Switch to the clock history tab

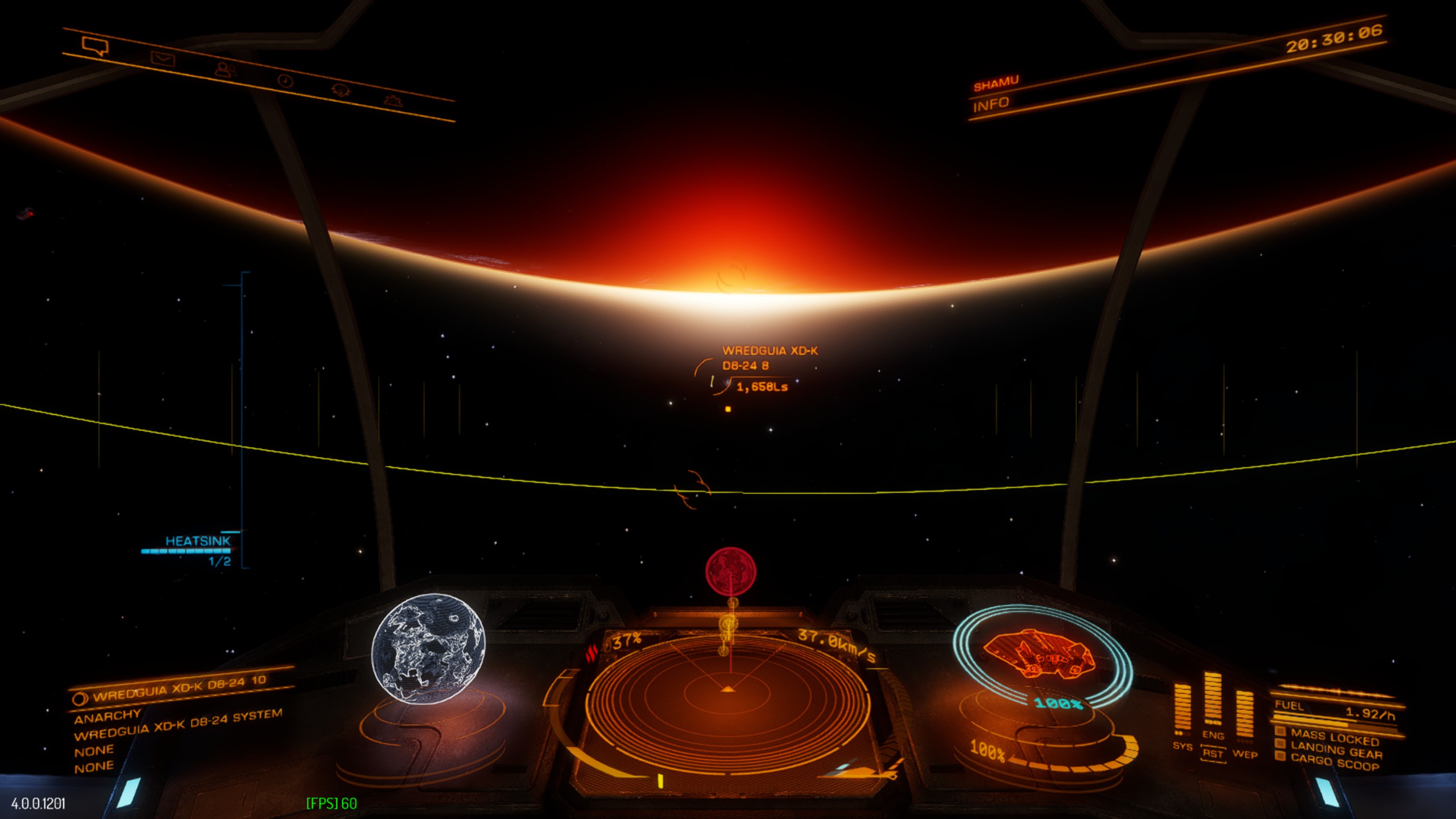coord(285,81)
